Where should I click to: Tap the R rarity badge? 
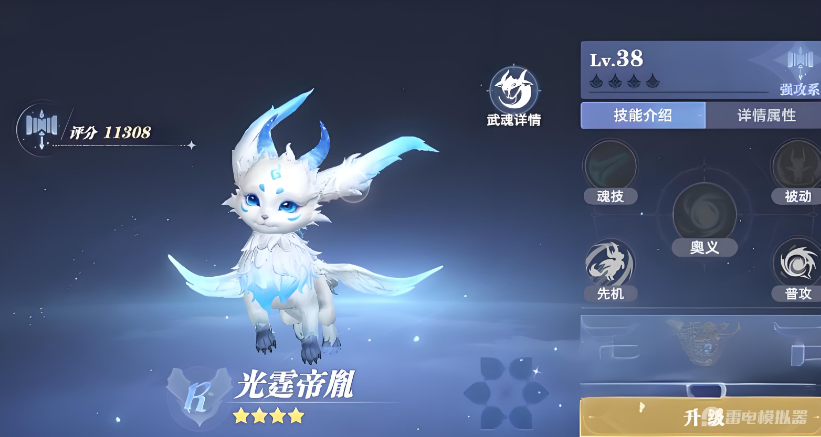[198, 391]
